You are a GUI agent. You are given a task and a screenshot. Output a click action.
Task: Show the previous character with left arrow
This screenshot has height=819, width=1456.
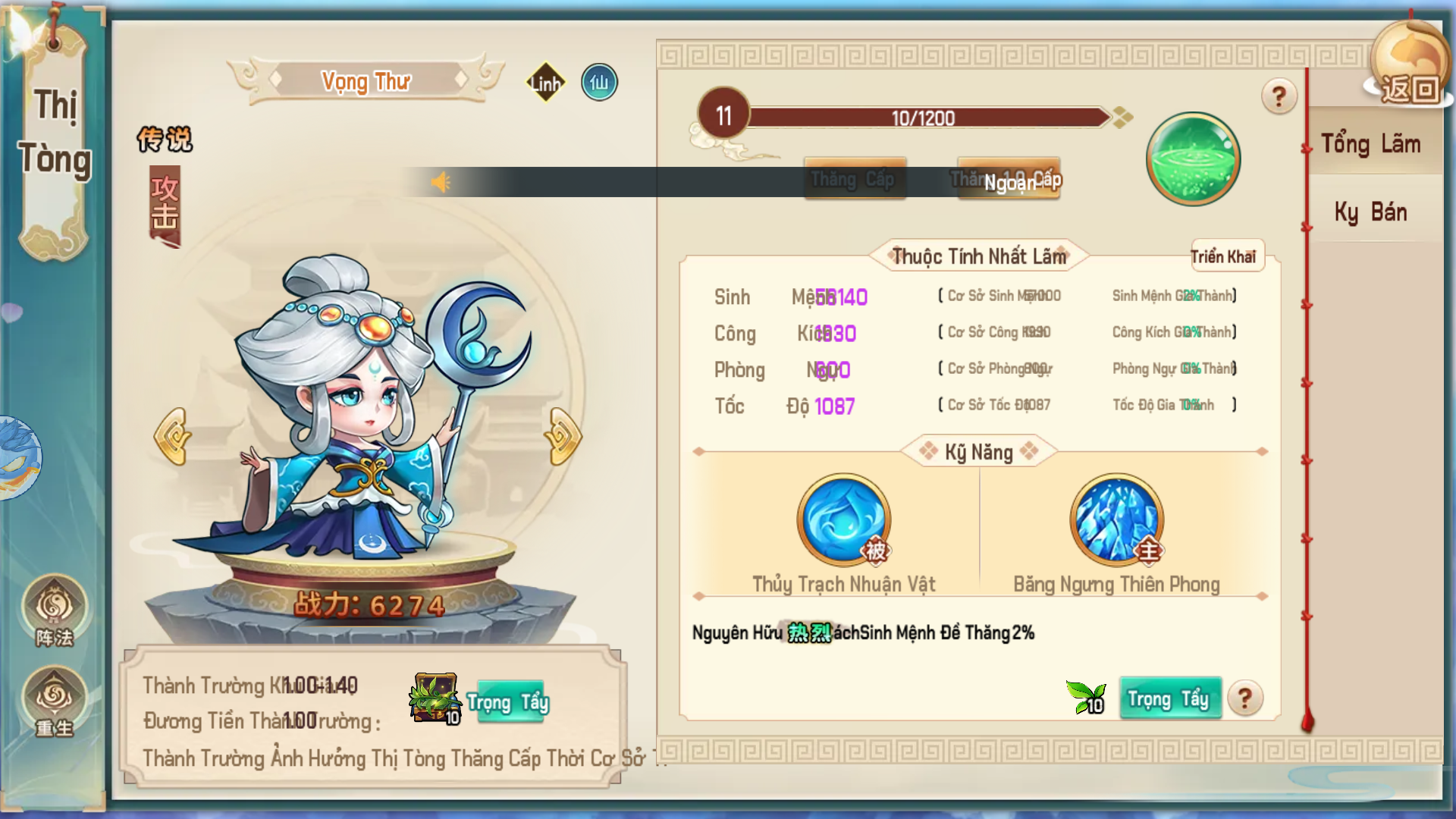click(x=173, y=436)
